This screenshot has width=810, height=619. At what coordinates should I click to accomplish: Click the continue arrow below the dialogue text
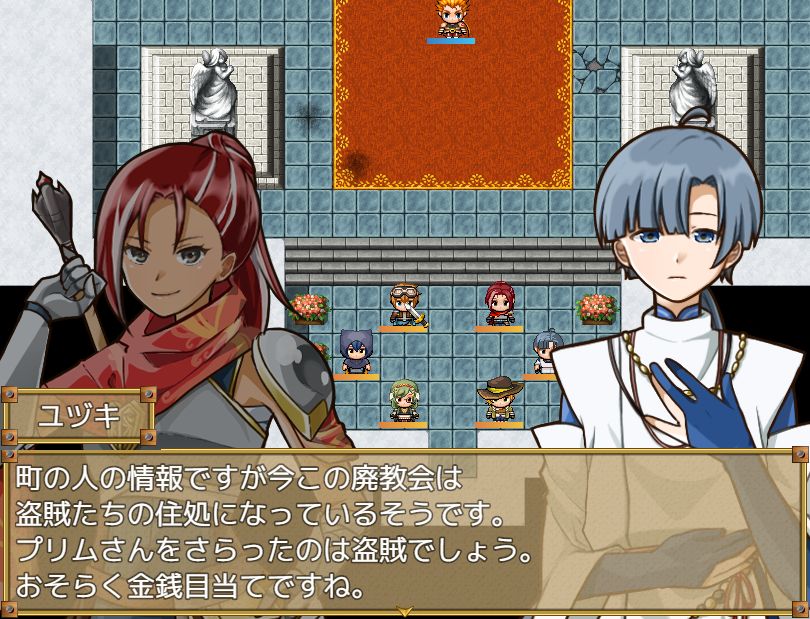(405, 610)
